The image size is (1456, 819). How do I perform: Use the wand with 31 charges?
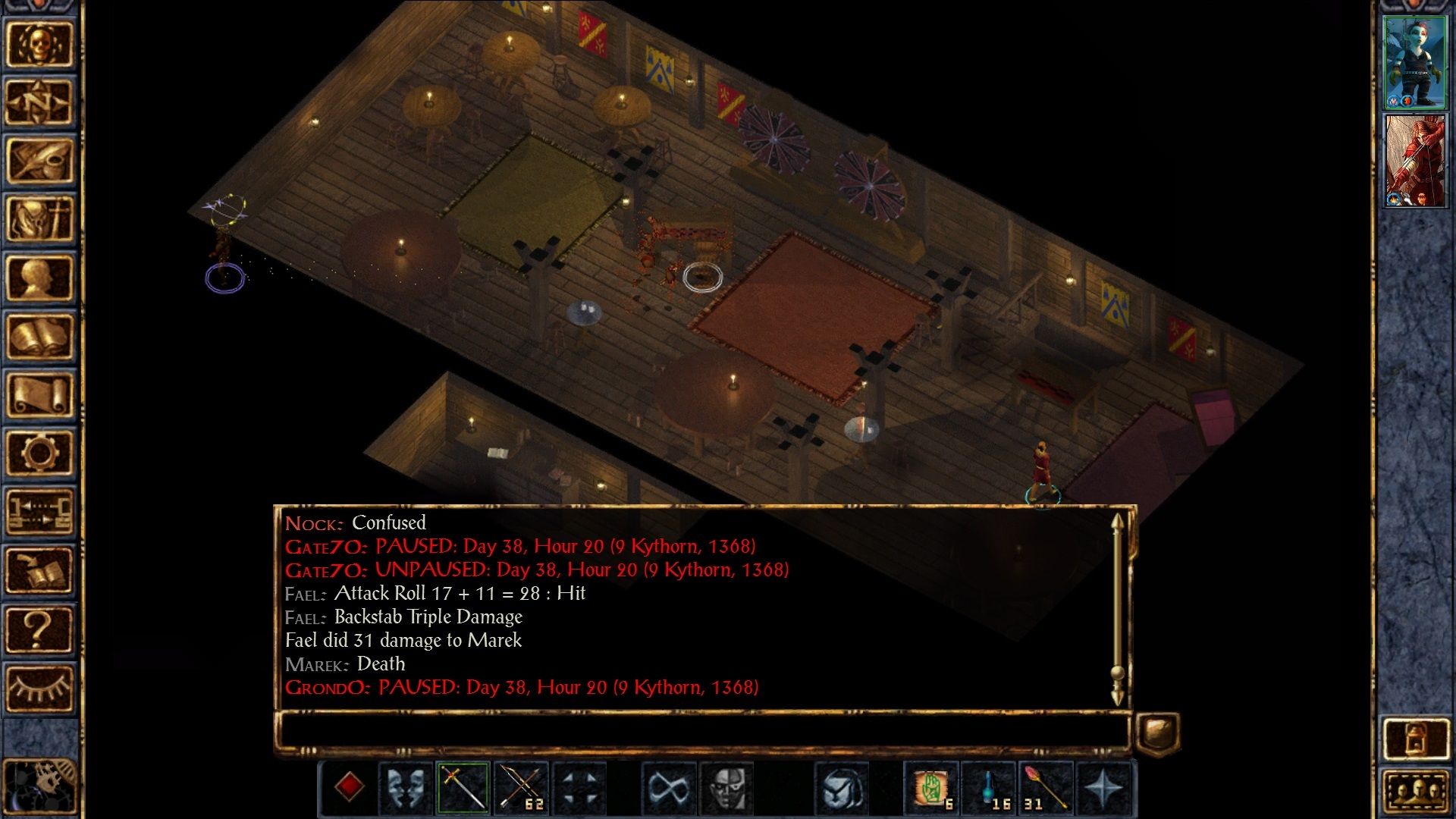(x=1046, y=789)
